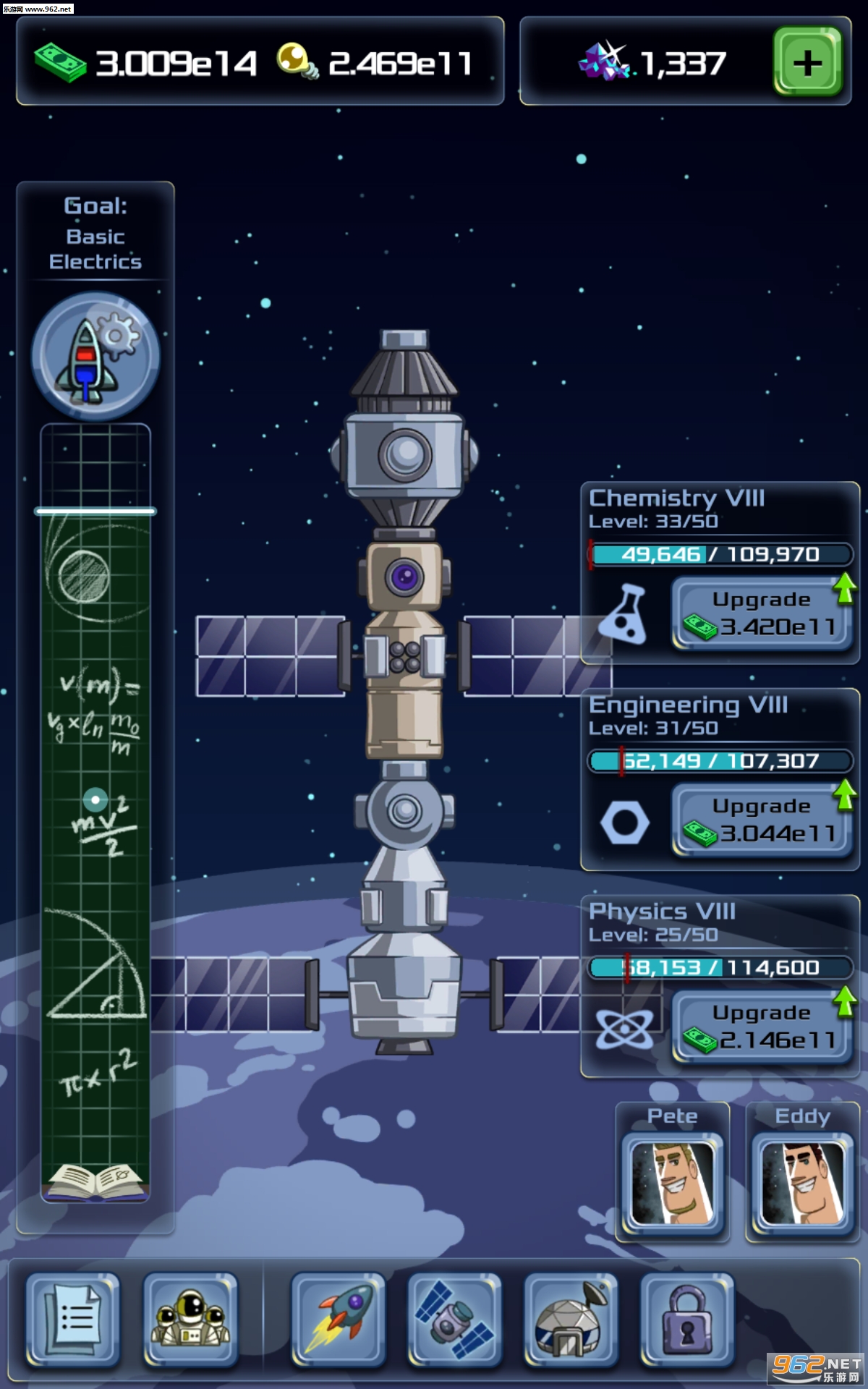Switch to the satellite station view
Image resolution: width=868 pixels, height=1389 pixels.
pos(454,1320)
